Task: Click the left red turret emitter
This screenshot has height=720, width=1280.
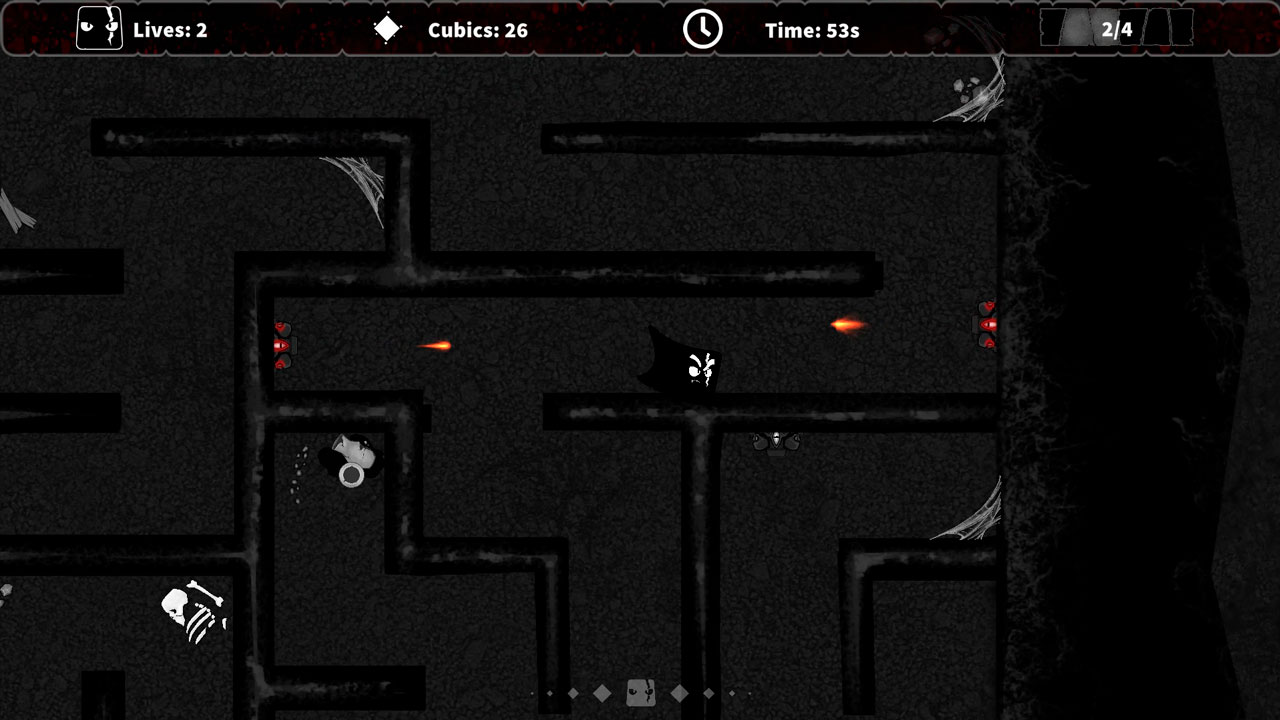Action: pos(282,345)
